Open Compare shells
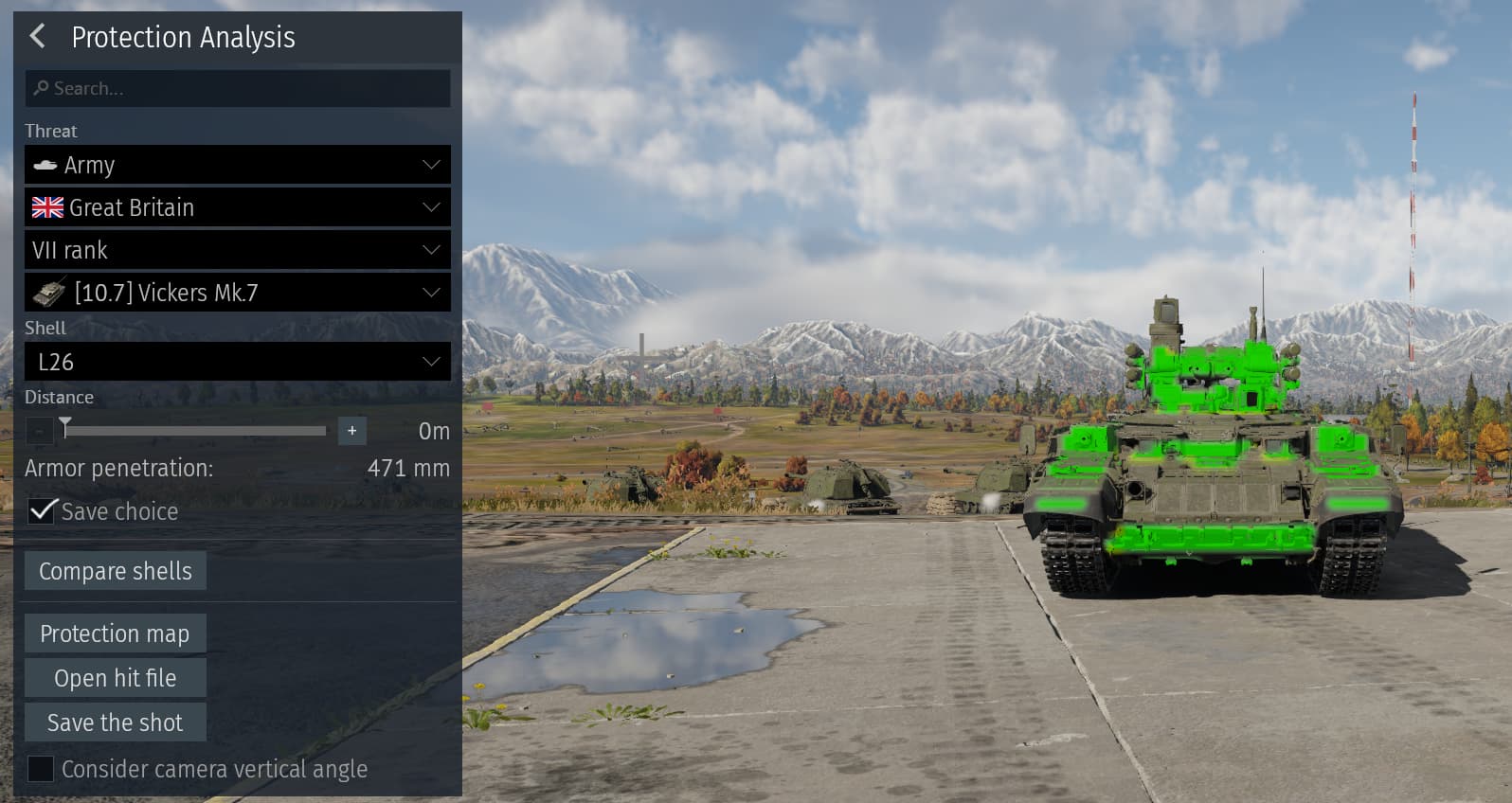The image size is (1512, 803). pos(116,571)
